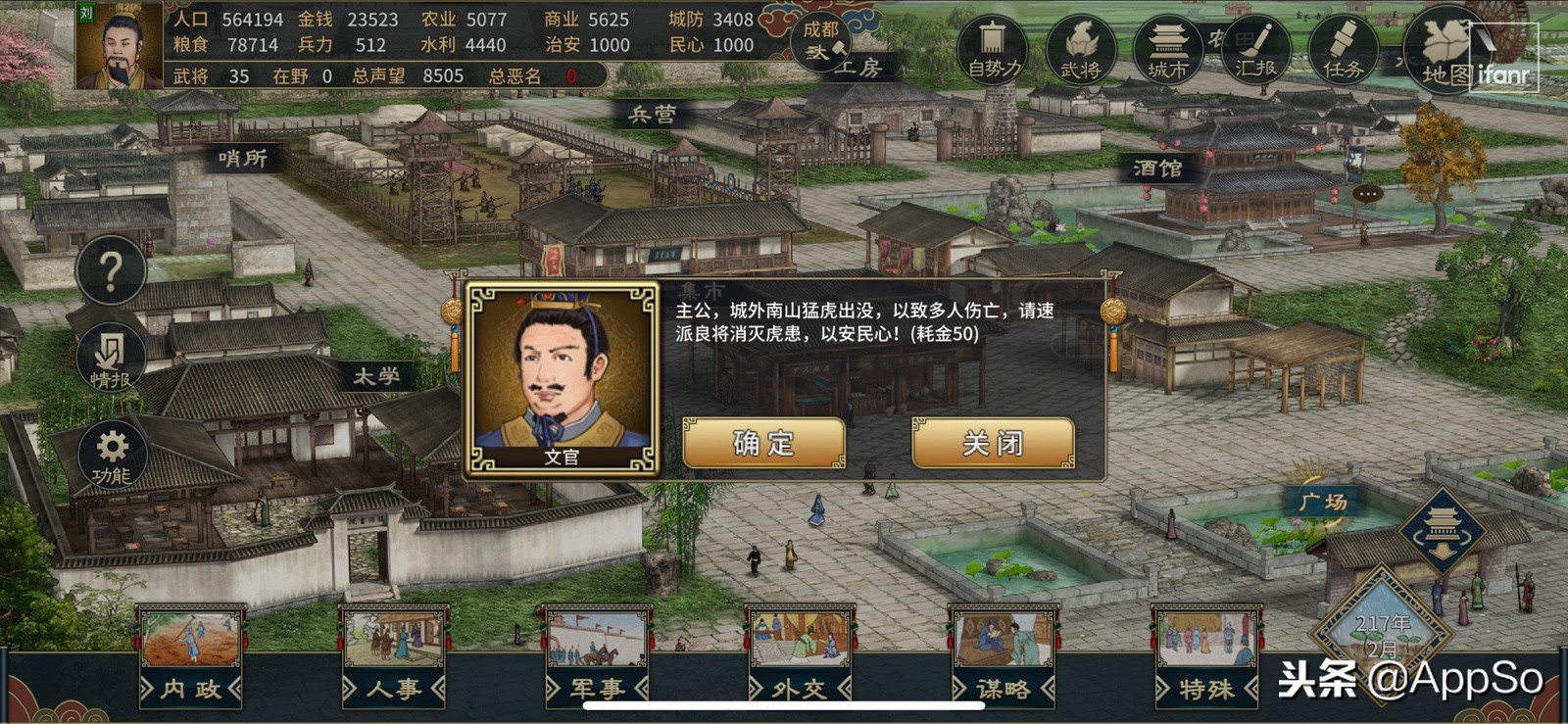This screenshot has height=724, width=1568.
Task: Open the 情报 intelligence panel
Action: (111, 358)
